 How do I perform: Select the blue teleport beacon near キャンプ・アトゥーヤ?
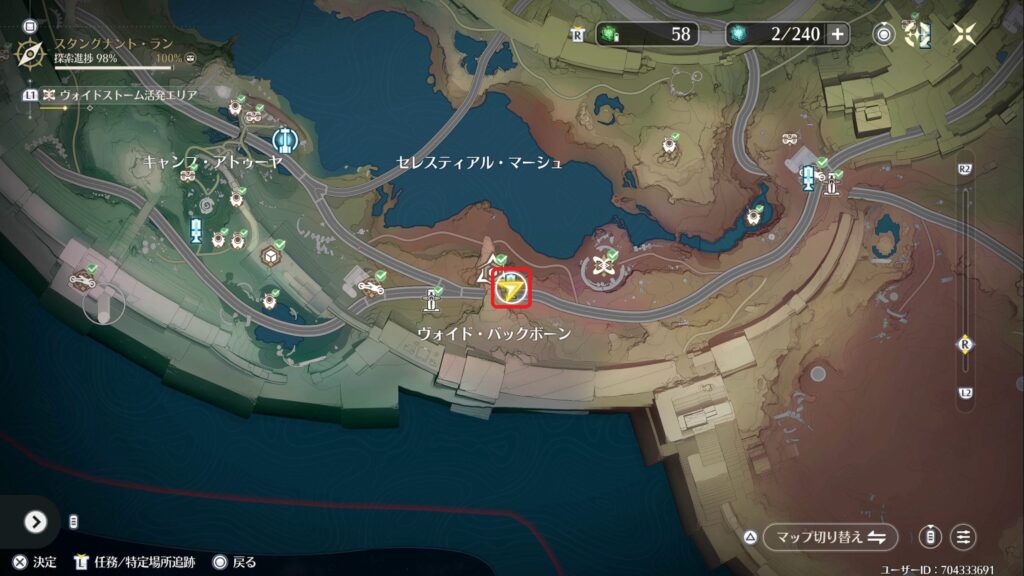[x=284, y=139]
